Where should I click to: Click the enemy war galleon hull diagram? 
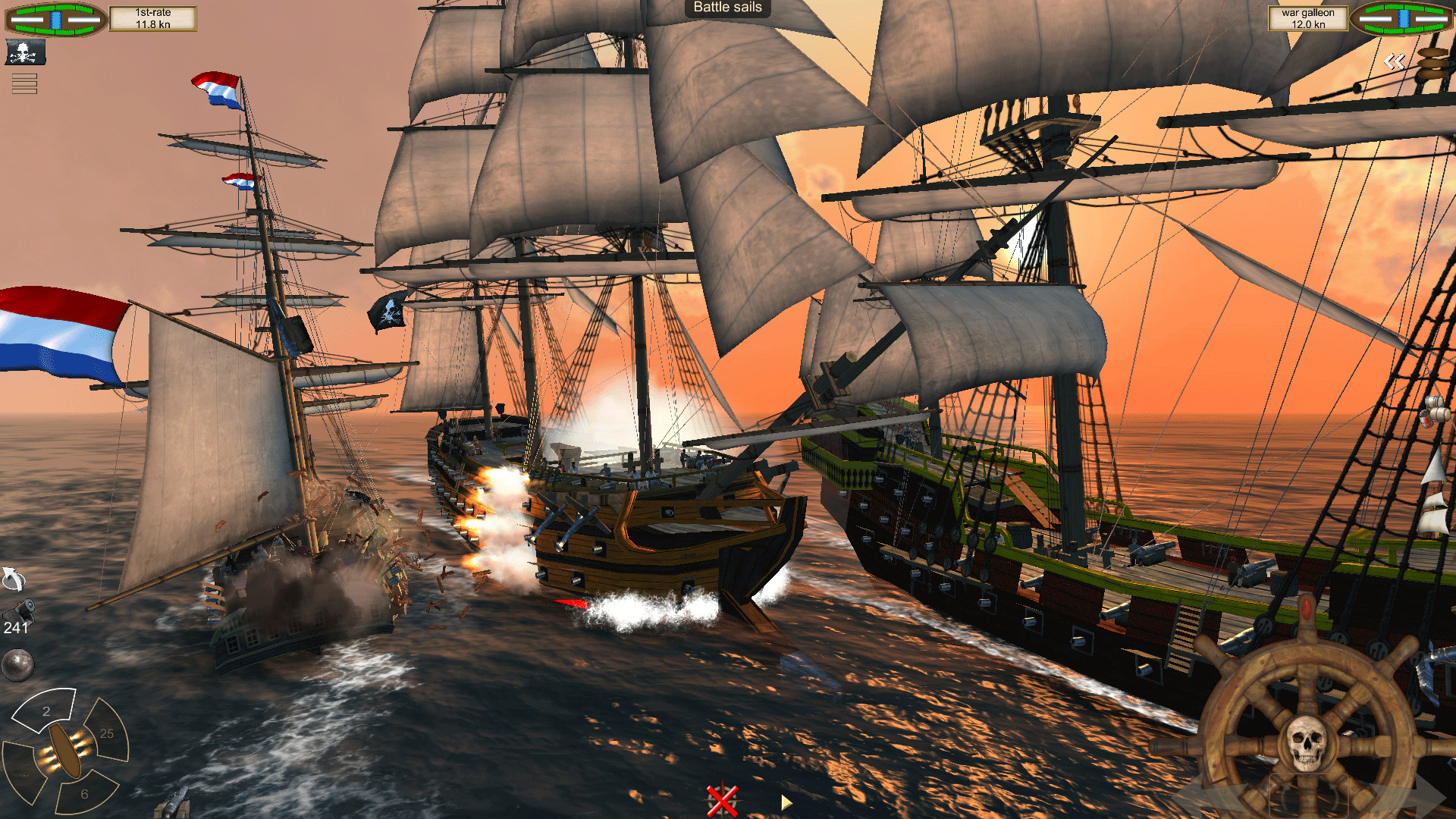(x=1402, y=18)
